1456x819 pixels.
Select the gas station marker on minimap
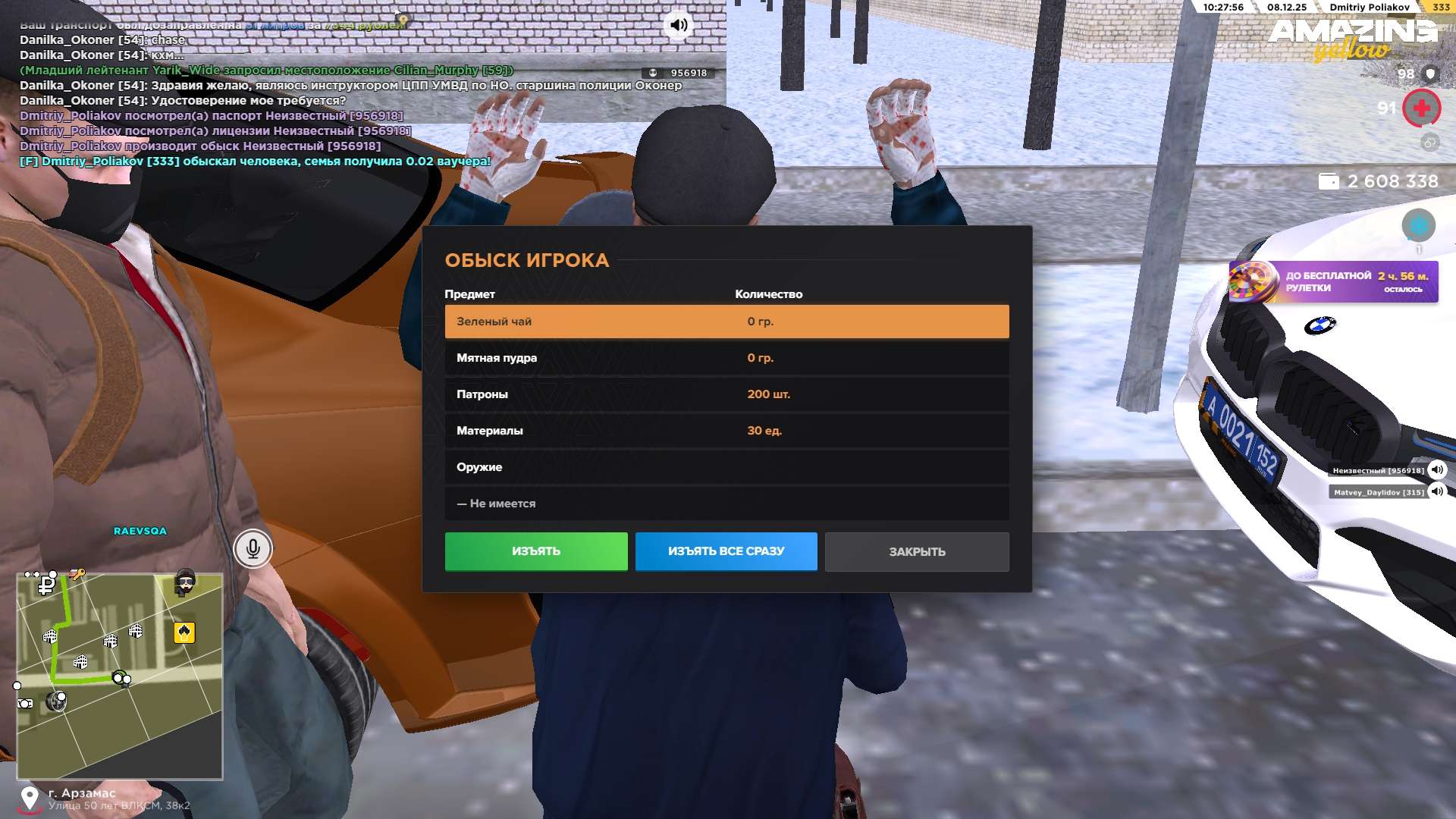point(184,632)
